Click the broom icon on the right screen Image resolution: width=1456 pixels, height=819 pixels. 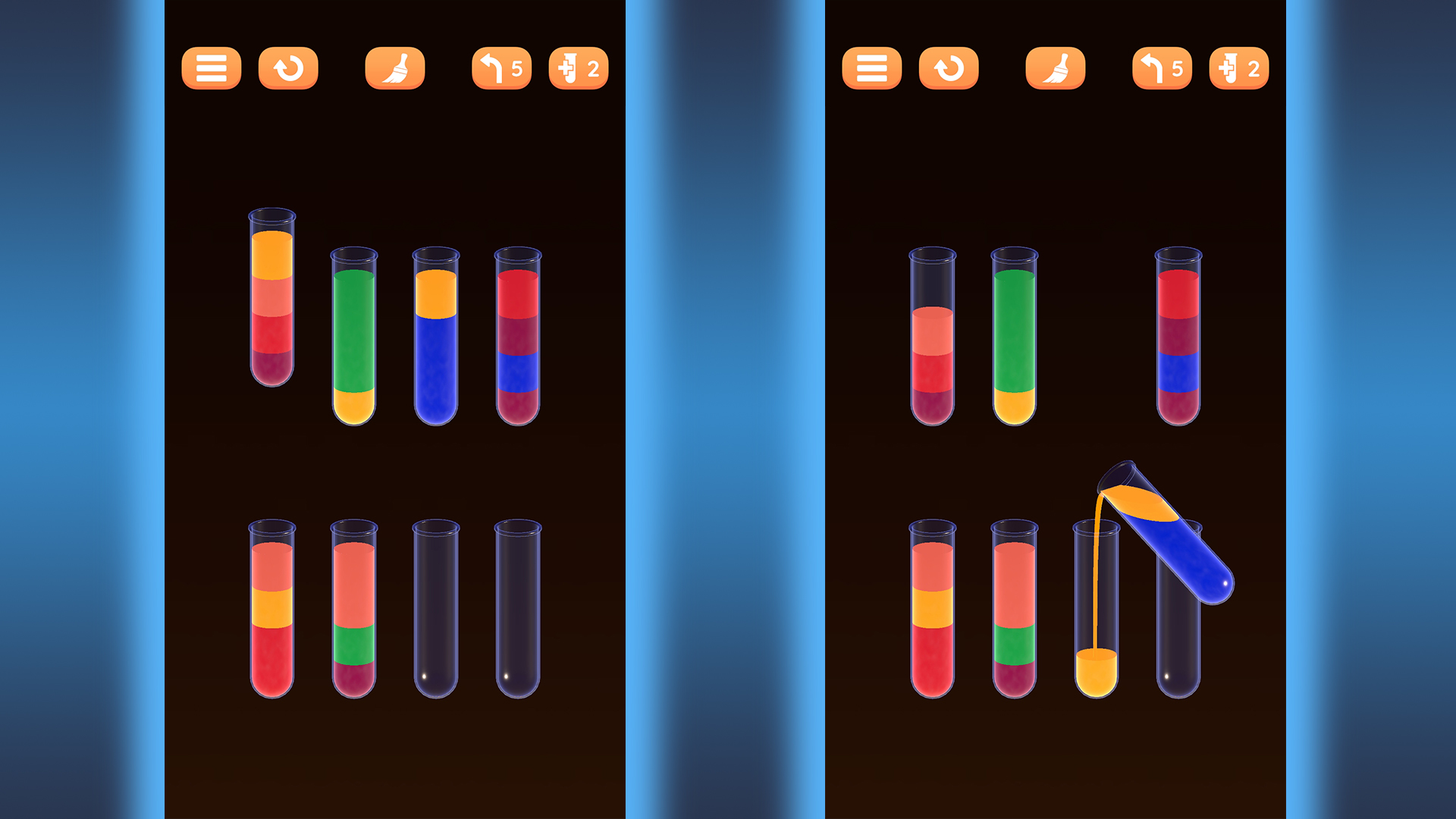(x=1056, y=68)
